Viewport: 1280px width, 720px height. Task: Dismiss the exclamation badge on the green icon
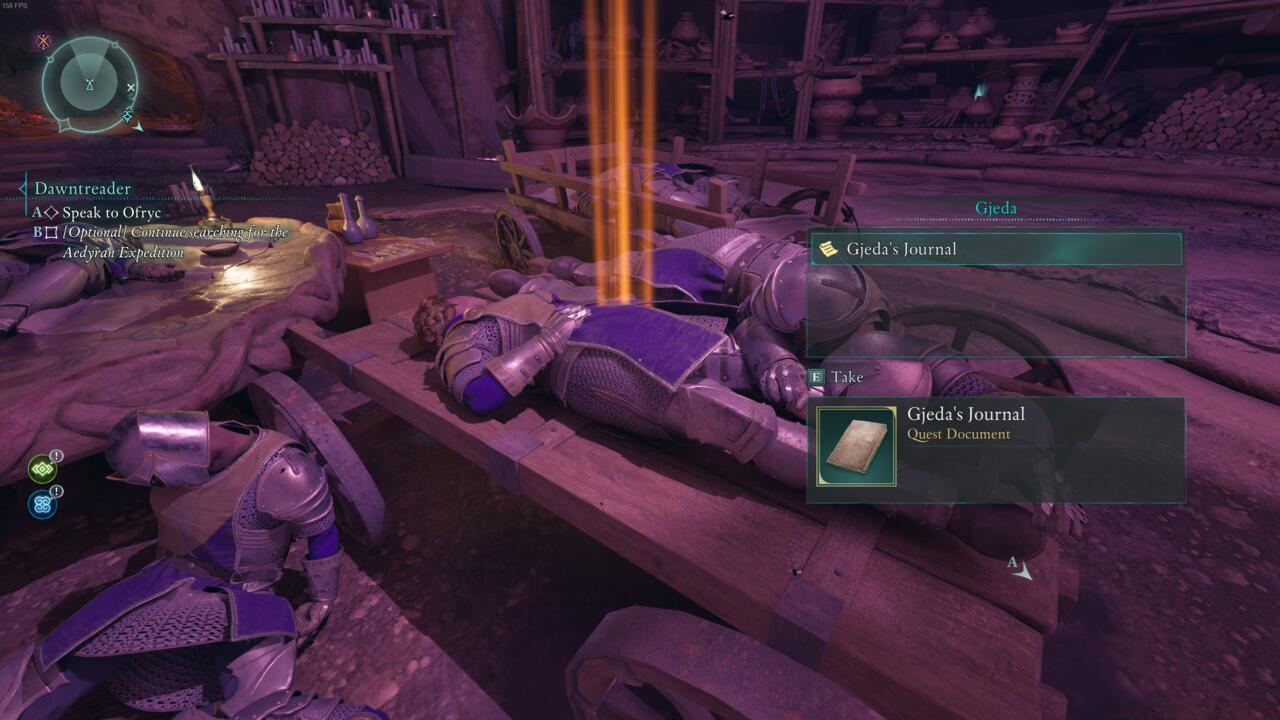point(56,455)
